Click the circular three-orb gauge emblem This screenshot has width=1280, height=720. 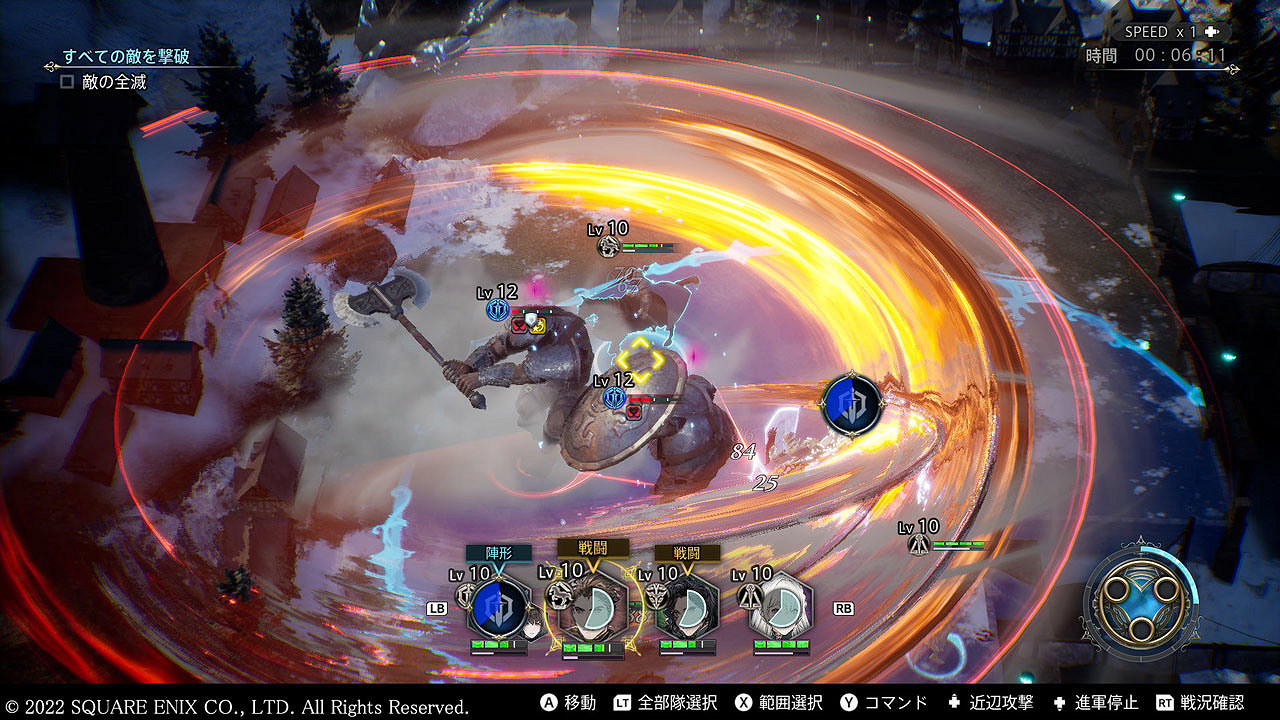(x=1139, y=602)
